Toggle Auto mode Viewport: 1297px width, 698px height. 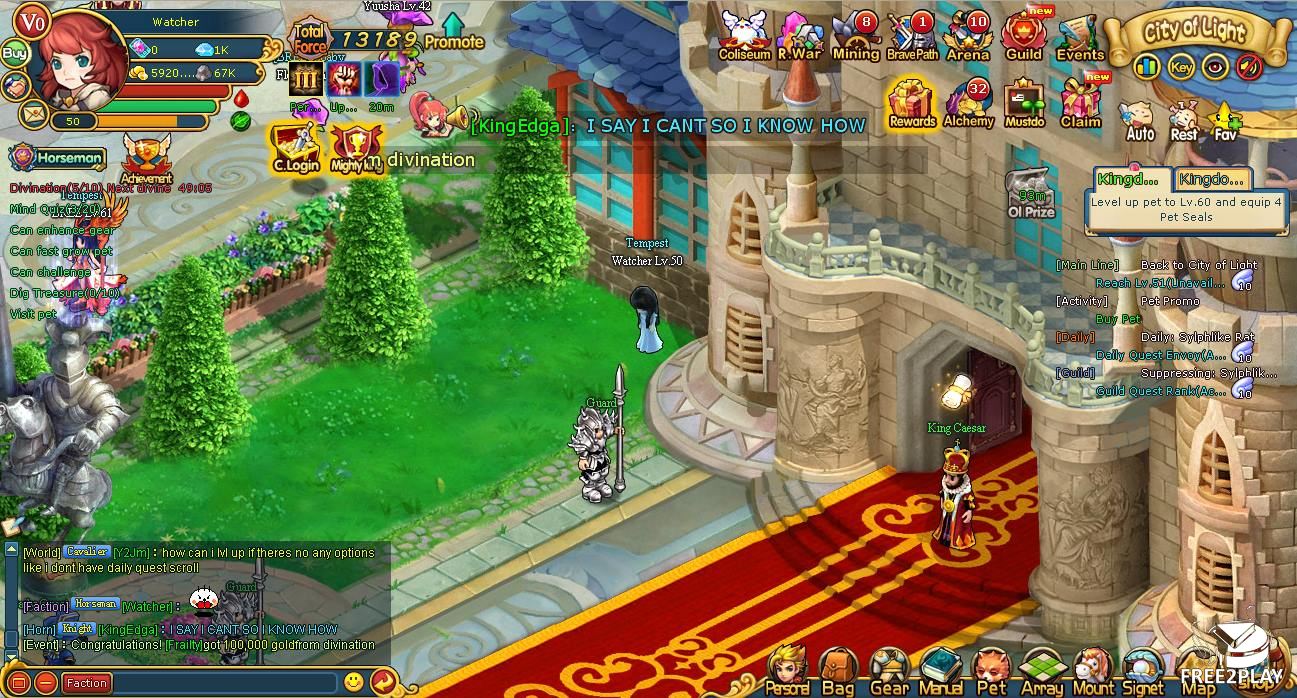1140,120
